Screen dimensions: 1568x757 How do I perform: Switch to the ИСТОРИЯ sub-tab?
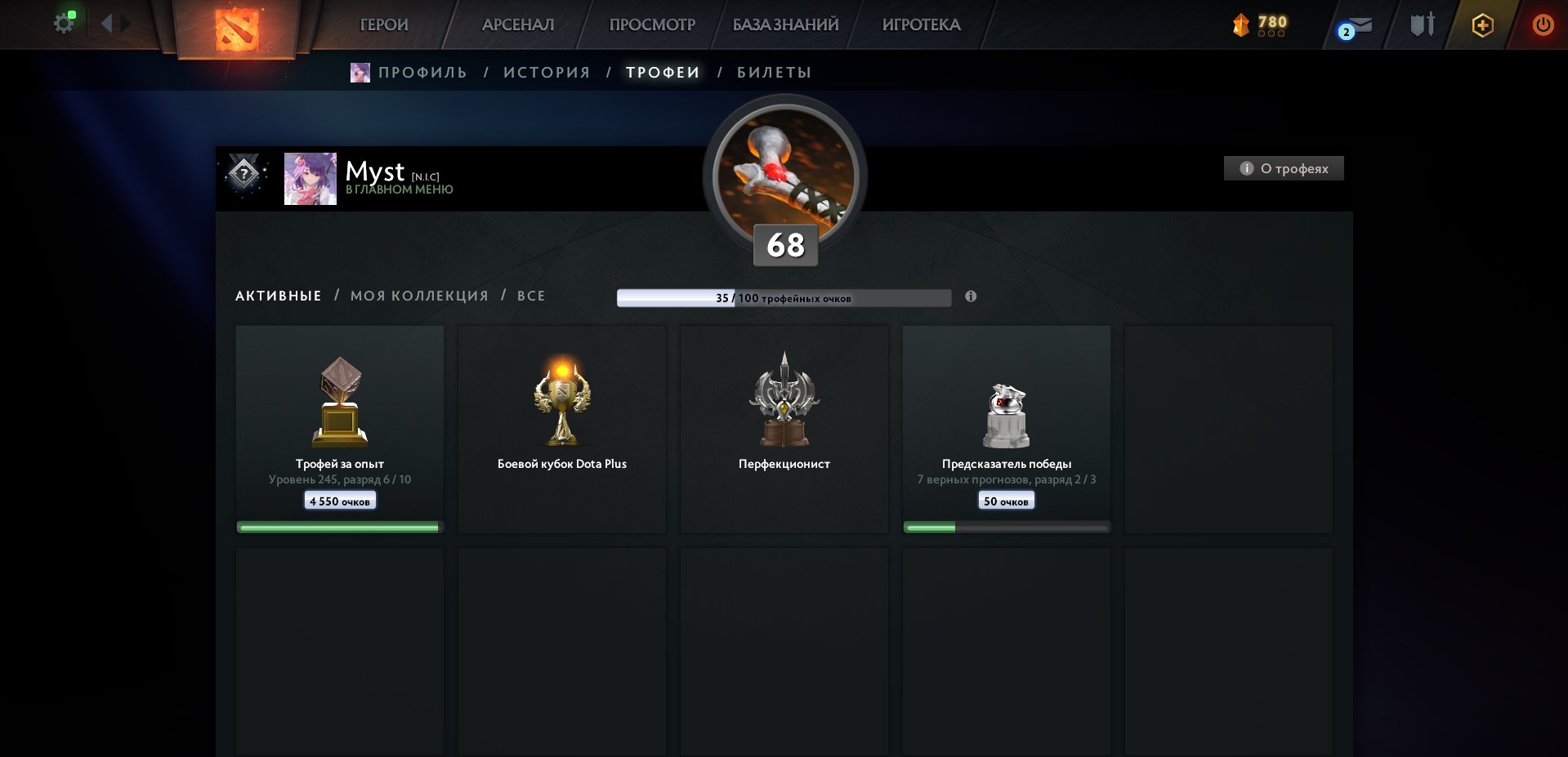click(x=546, y=72)
